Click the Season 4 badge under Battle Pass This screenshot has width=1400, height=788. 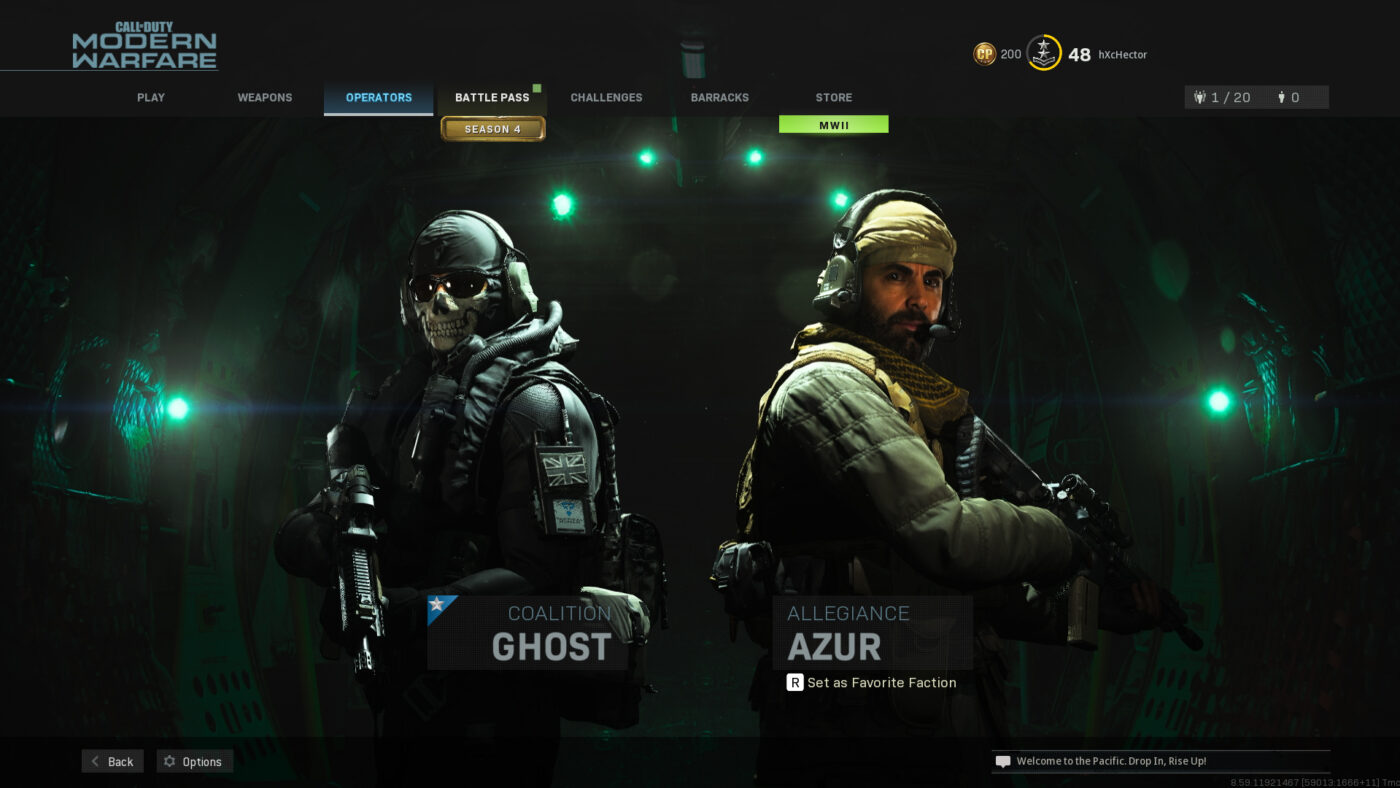click(x=491, y=128)
